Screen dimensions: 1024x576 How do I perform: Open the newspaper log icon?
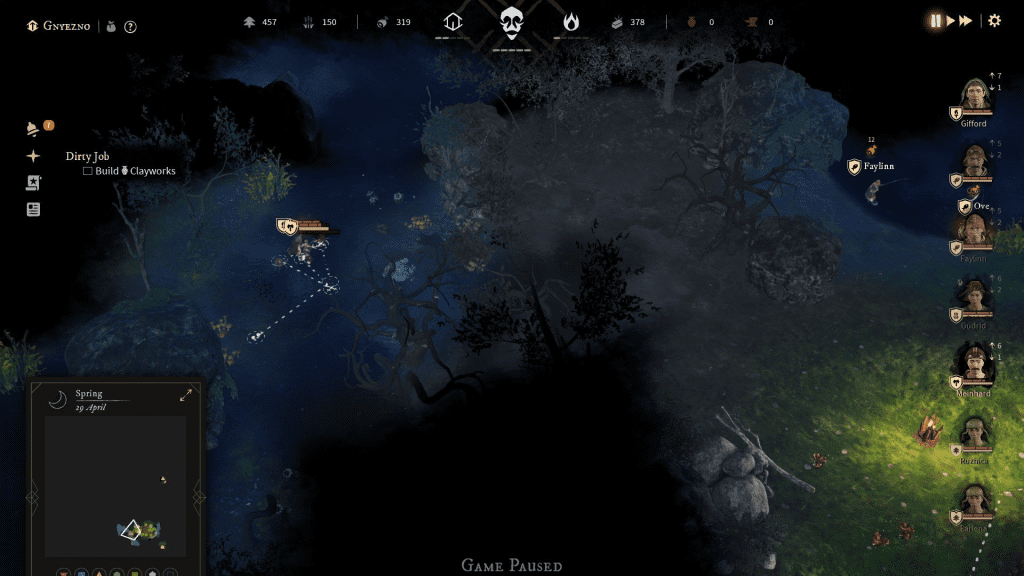(x=33, y=210)
